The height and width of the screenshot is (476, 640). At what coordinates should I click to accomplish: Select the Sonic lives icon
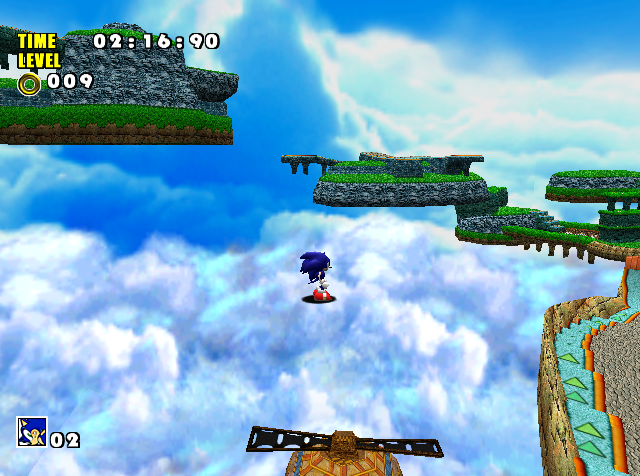coord(31,432)
